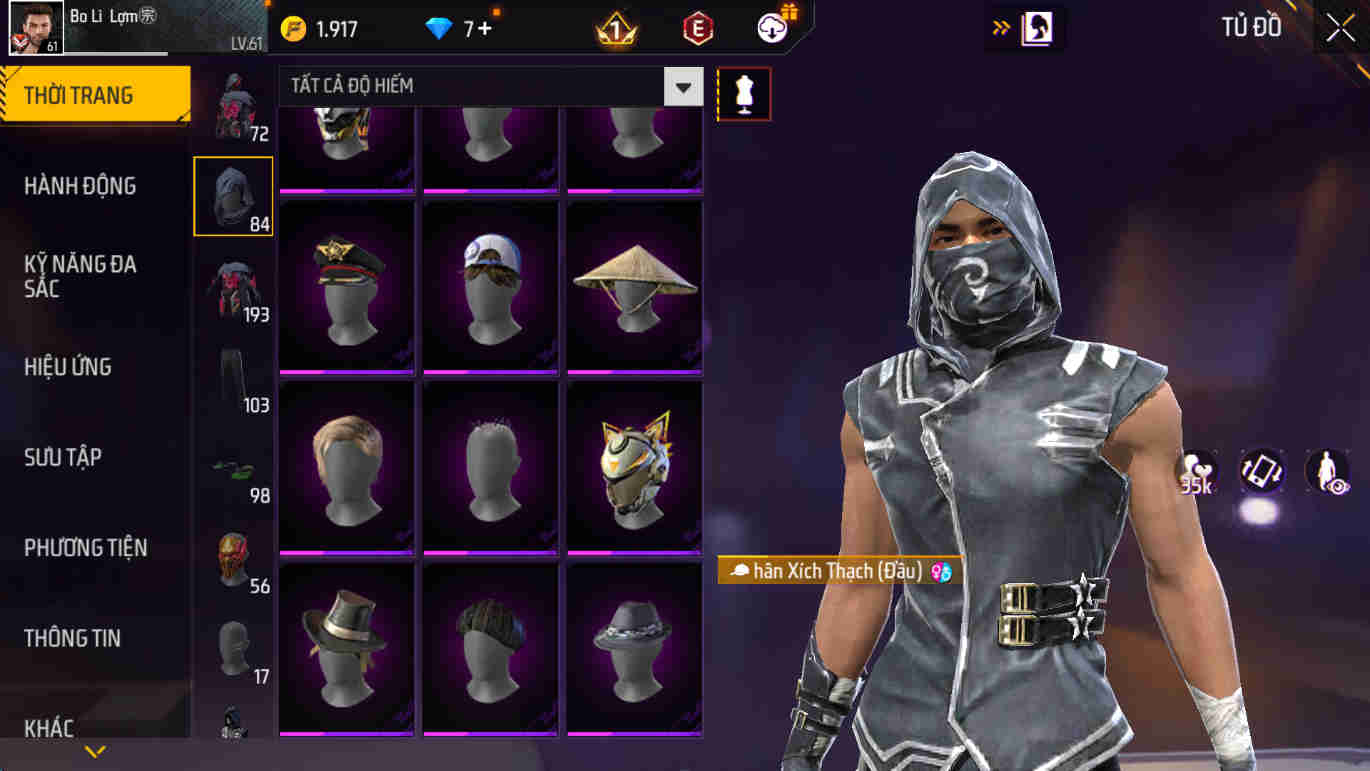
Task: Click the conical straw hat thumbnail
Action: pos(635,284)
